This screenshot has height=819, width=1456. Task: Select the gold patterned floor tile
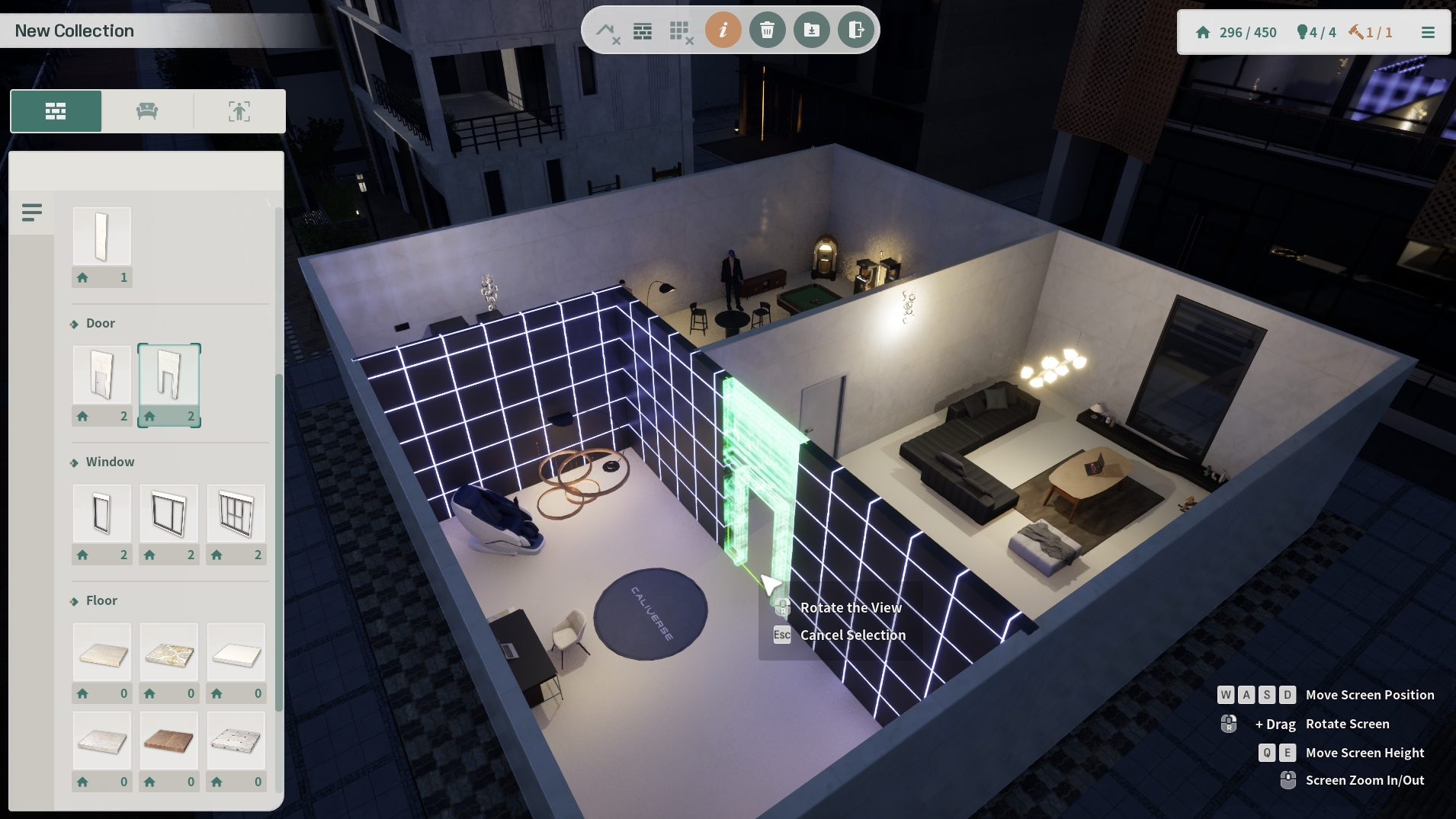point(169,653)
